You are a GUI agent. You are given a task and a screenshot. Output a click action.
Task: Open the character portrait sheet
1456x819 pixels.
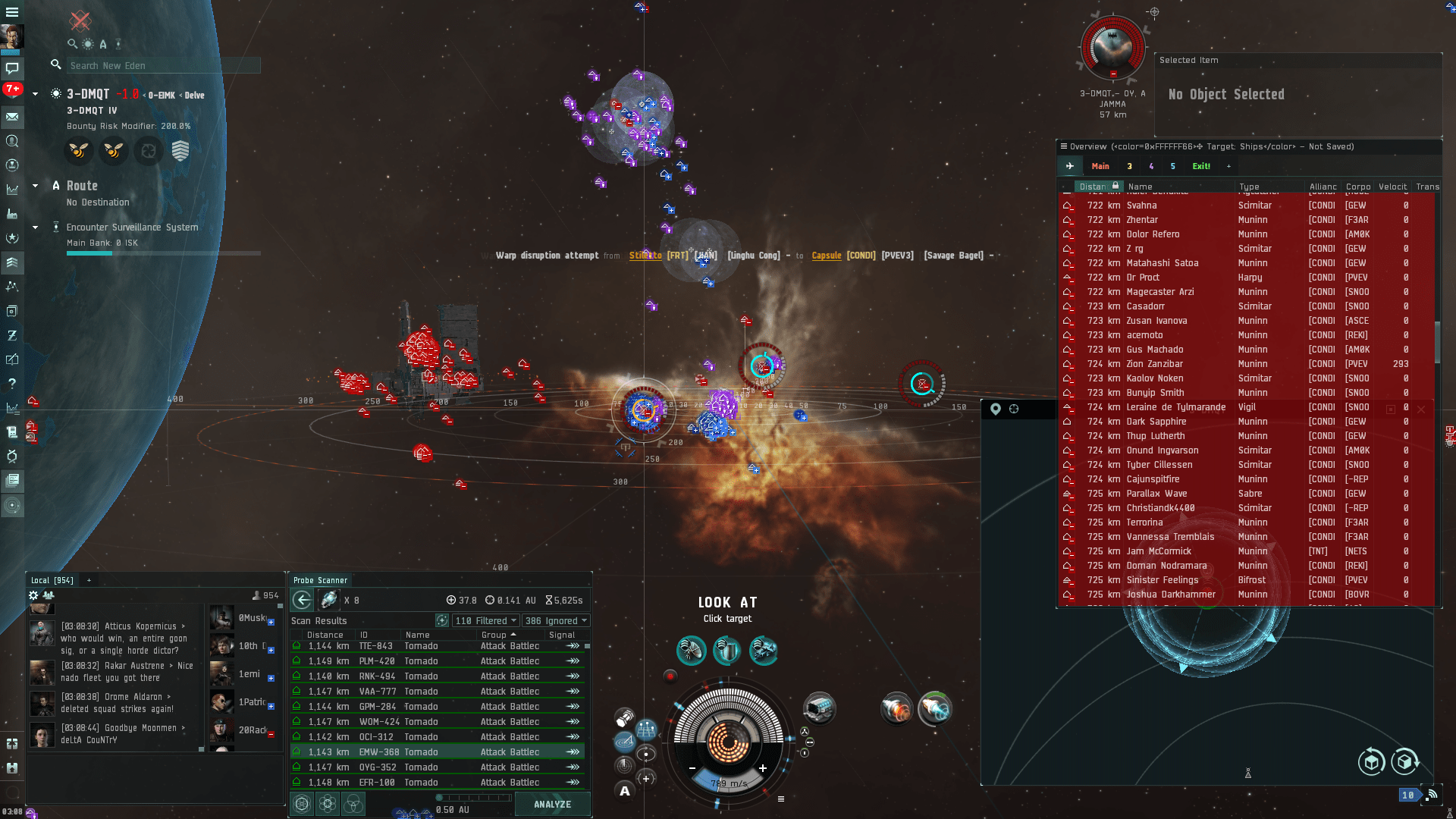pyautogui.click(x=12, y=36)
